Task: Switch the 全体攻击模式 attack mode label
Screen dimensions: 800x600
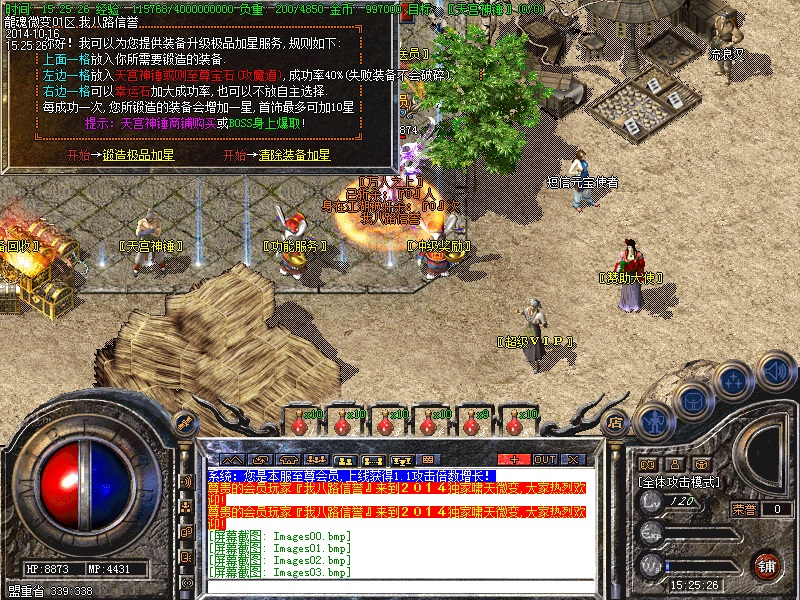Action: tap(680, 481)
